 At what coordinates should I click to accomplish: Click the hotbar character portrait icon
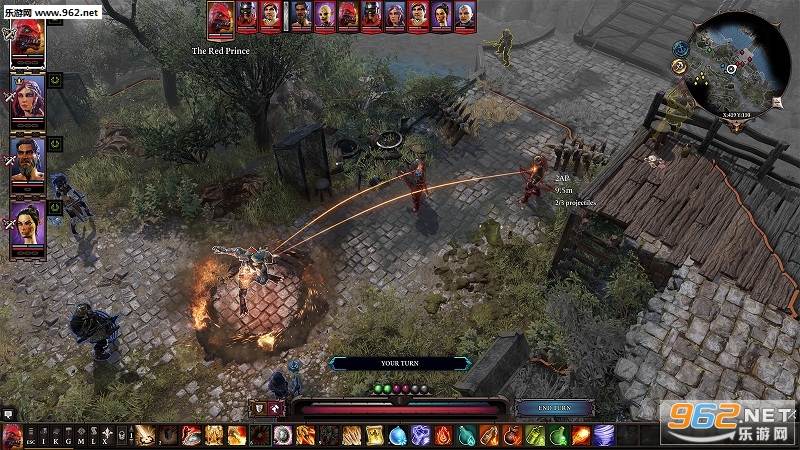click(12, 436)
